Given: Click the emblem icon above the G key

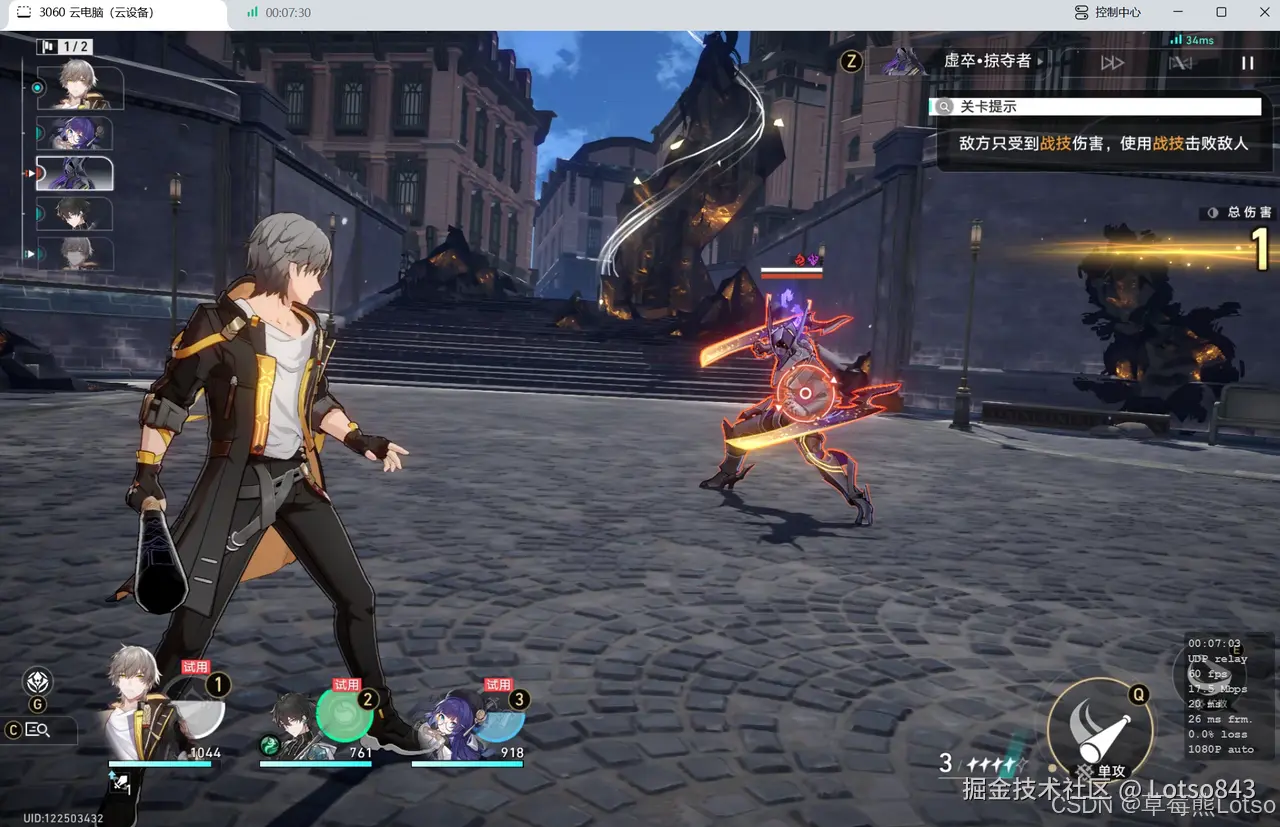Looking at the screenshot, I should pos(38,683).
